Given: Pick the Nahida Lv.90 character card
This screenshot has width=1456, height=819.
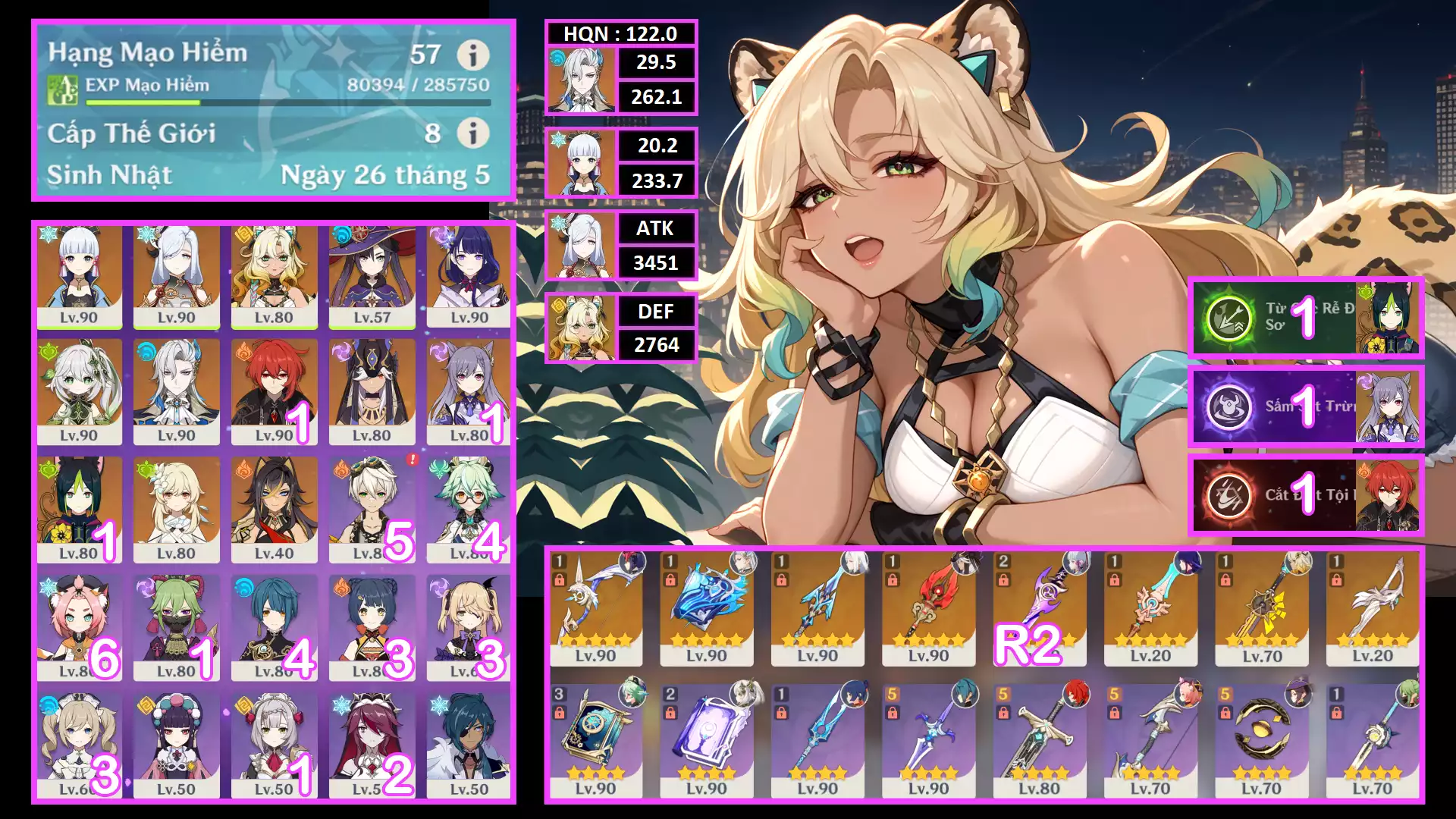Looking at the screenshot, I should [x=79, y=392].
